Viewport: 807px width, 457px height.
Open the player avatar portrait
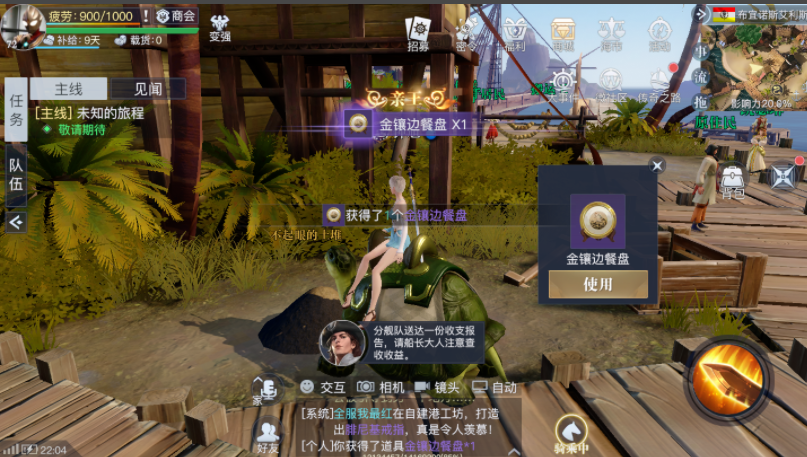(x=21, y=24)
